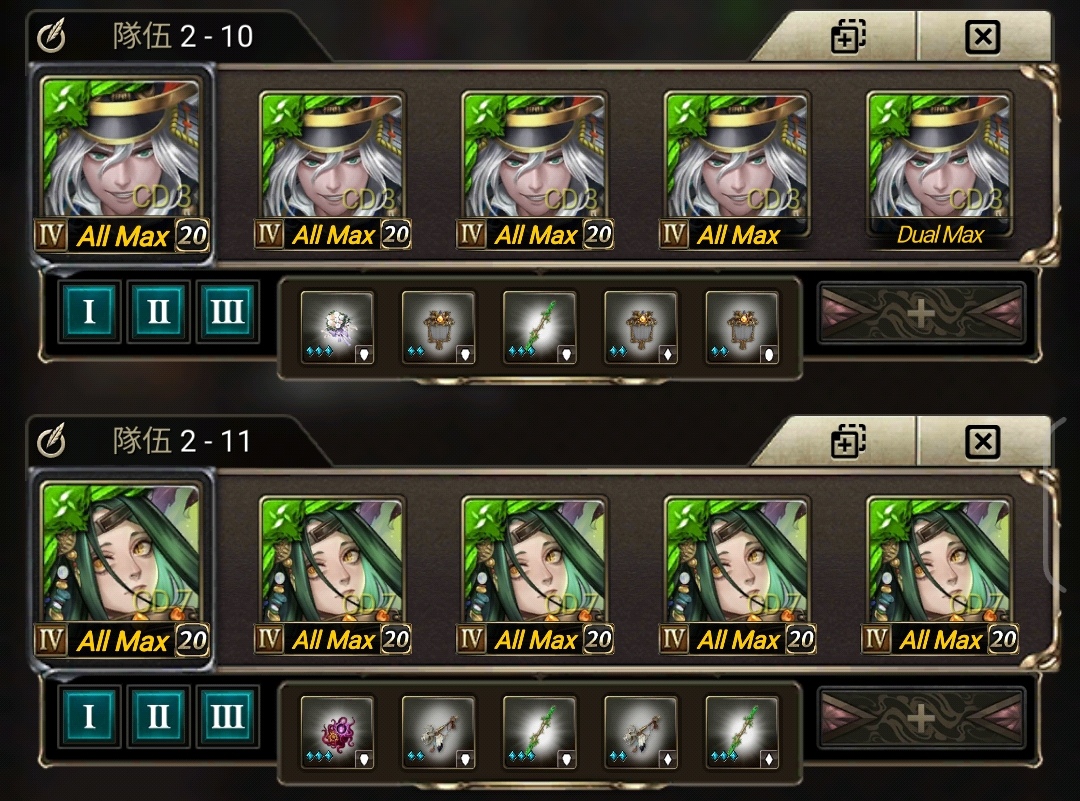Select button II under team 2-10
Image resolution: width=1080 pixels, height=801 pixels.
tap(158, 313)
